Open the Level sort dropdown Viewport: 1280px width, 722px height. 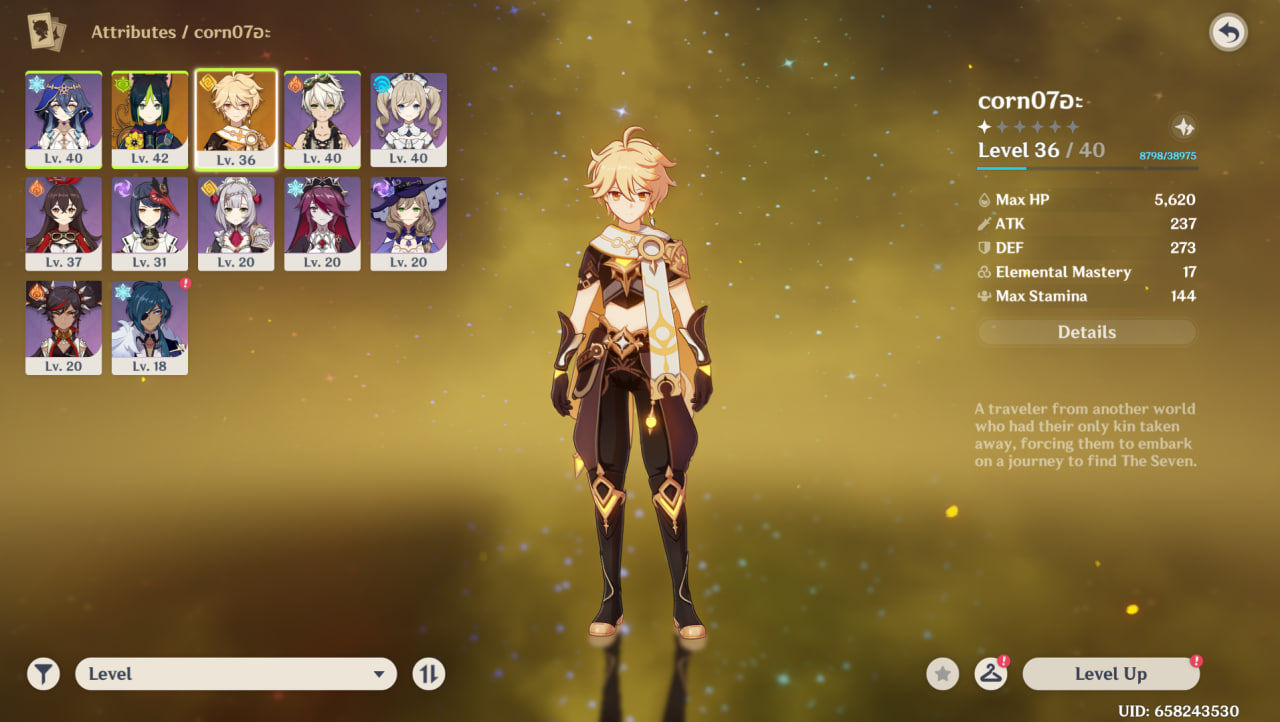tap(236, 674)
